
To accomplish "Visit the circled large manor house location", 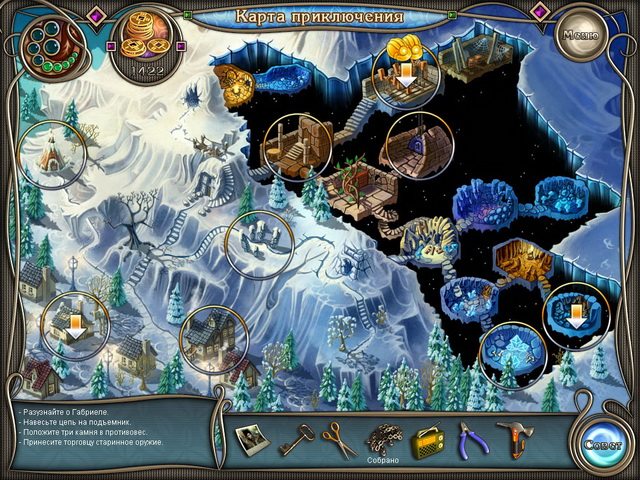I will point(213,339).
